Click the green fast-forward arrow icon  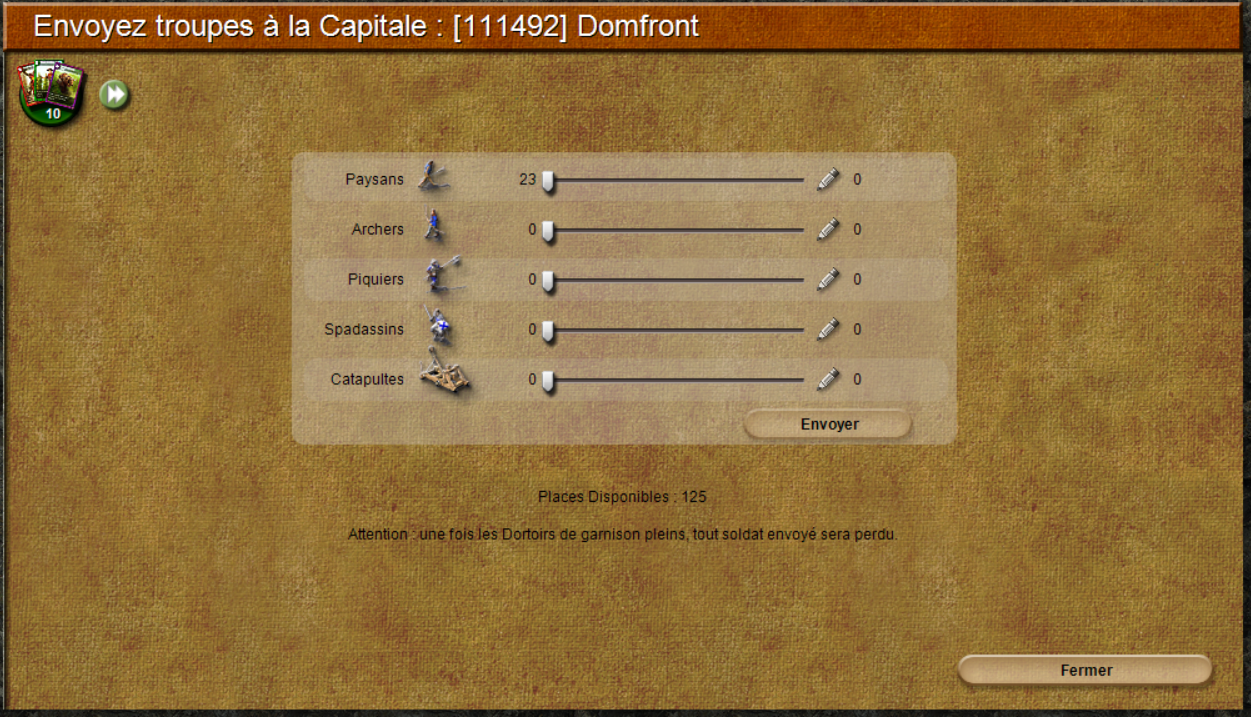coord(115,95)
